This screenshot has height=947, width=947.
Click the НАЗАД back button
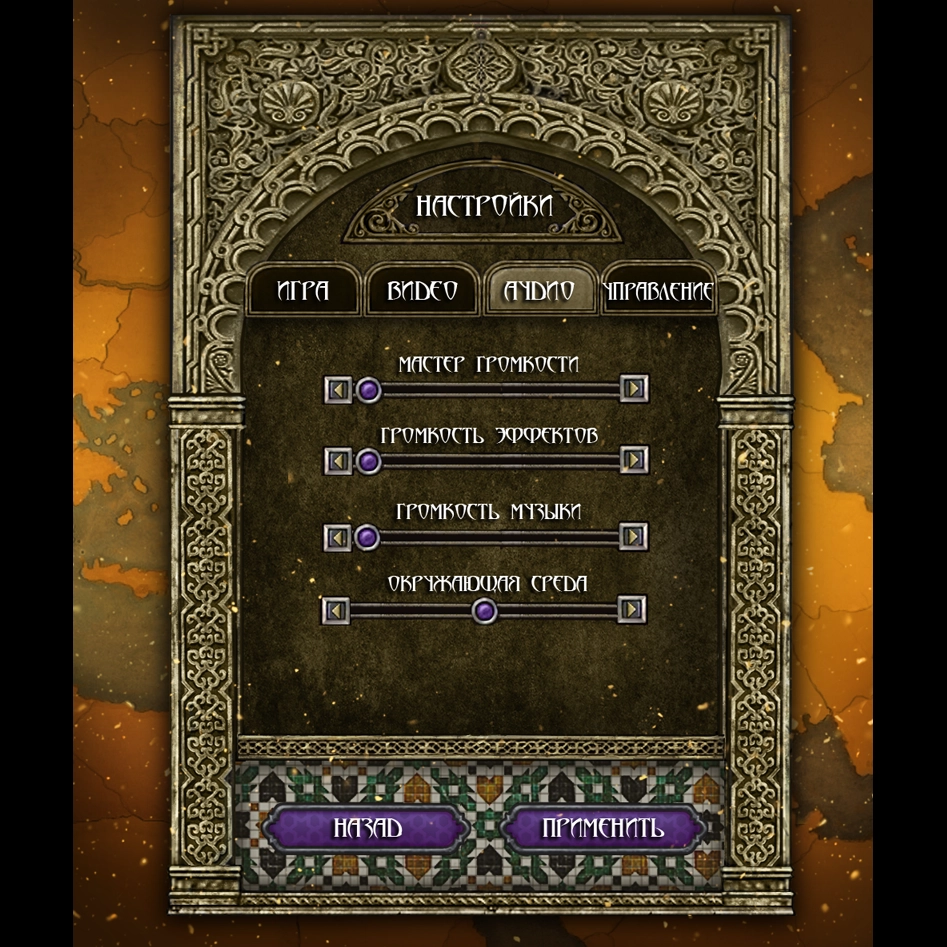(x=367, y=828)
